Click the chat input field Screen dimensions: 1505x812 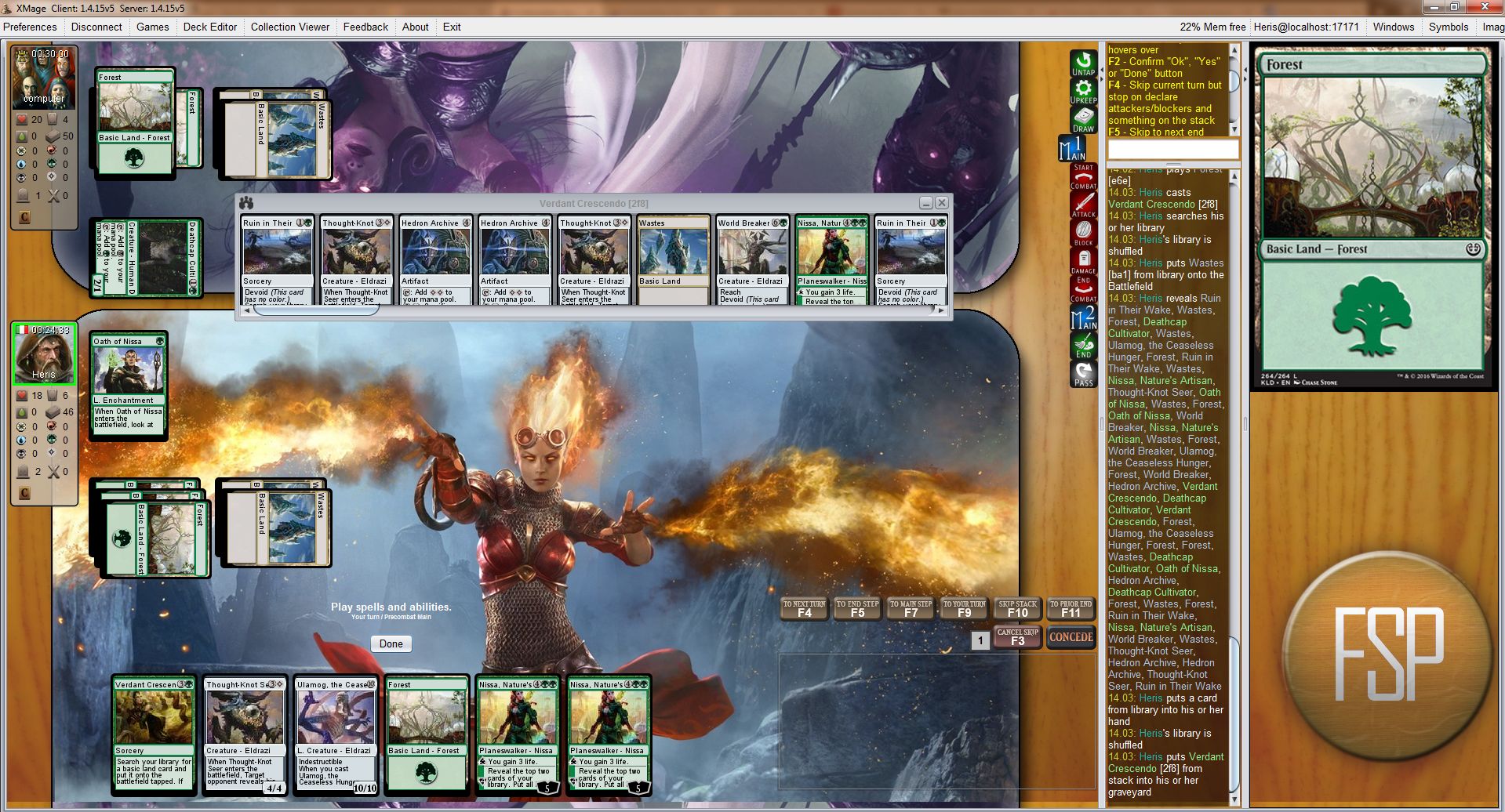[1172, 150]
